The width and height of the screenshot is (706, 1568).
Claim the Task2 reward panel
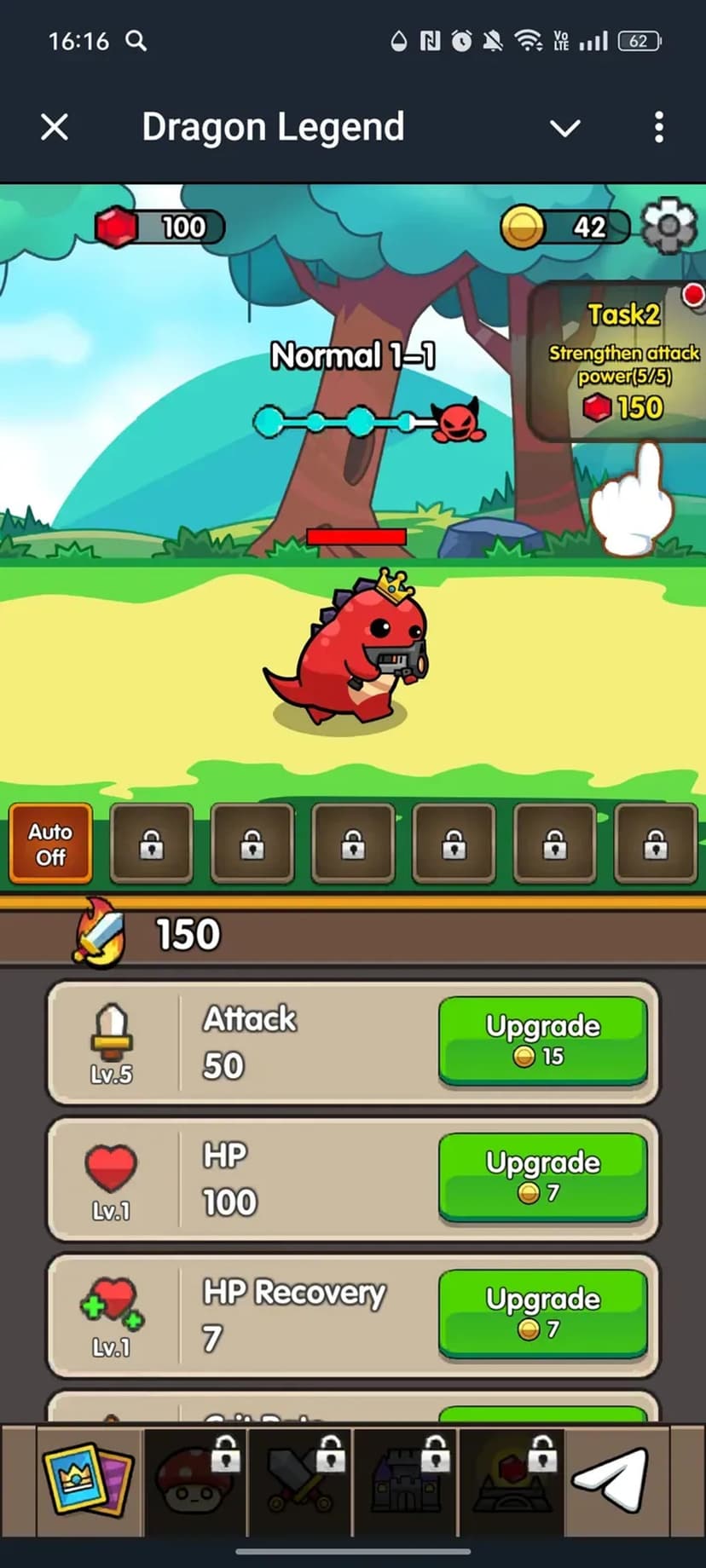pos(622,361)
